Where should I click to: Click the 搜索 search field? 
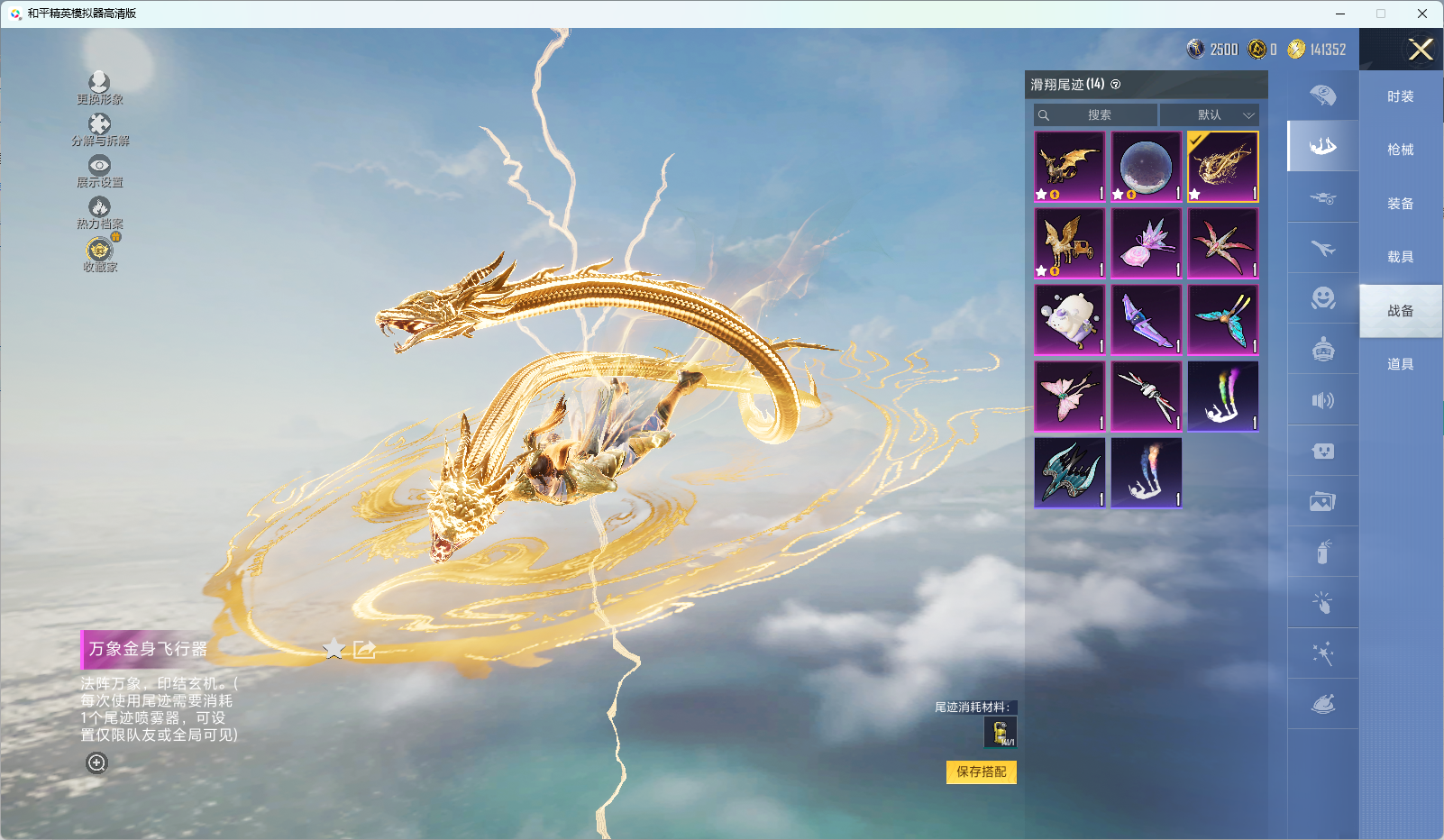1096,115
